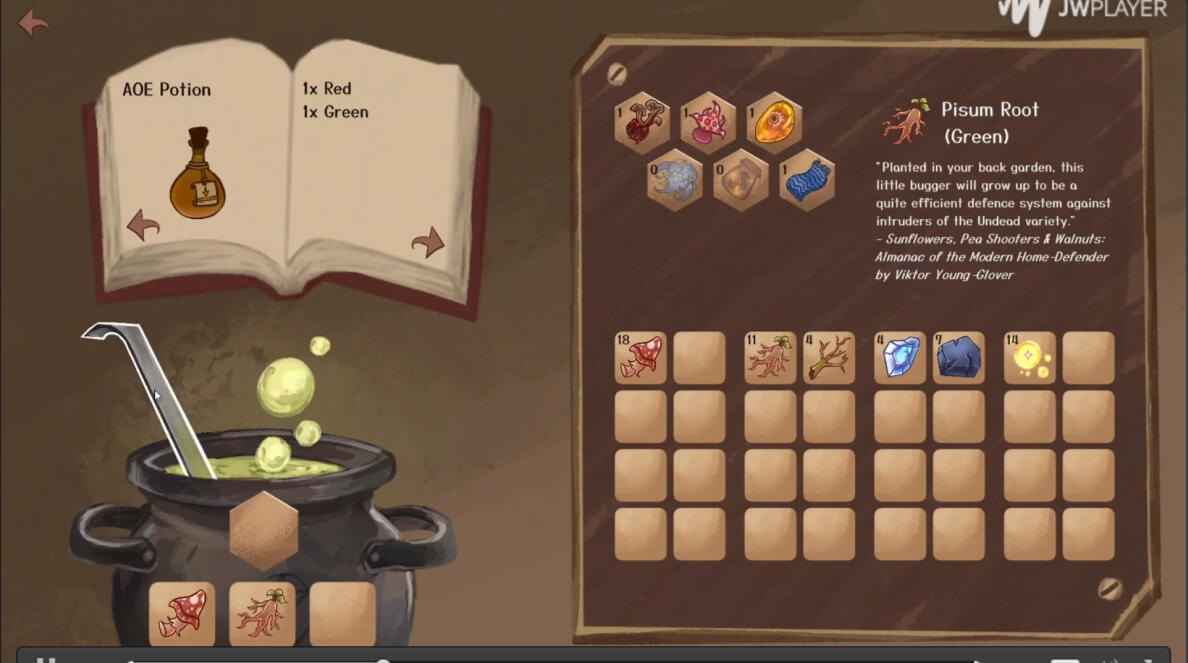The width and height of the screenshot is (1188, 663).
Task: Pick the glowing yellow orb ingredient
Action: (1030, 358)
